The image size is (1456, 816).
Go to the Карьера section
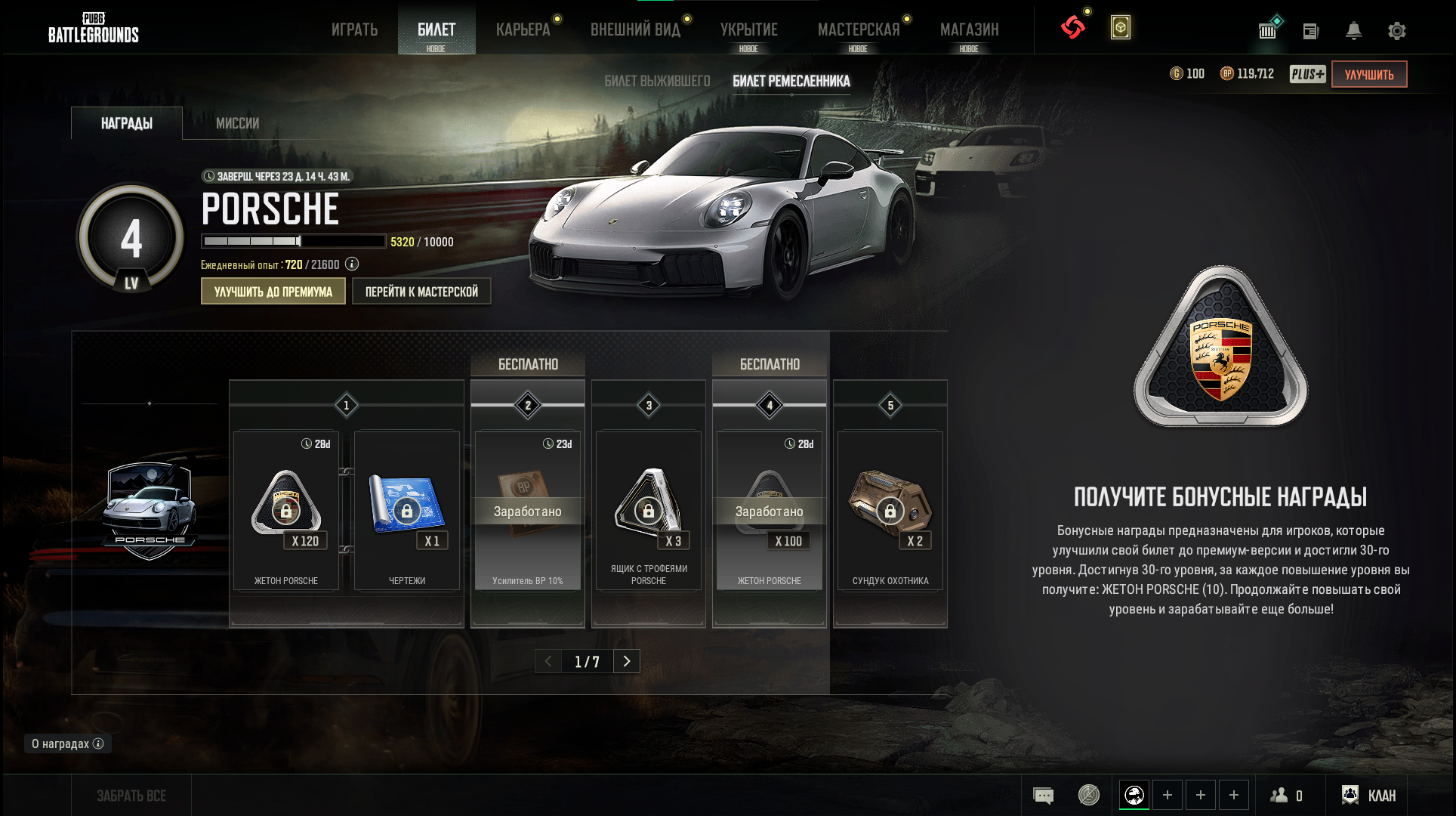pos(523,29)
